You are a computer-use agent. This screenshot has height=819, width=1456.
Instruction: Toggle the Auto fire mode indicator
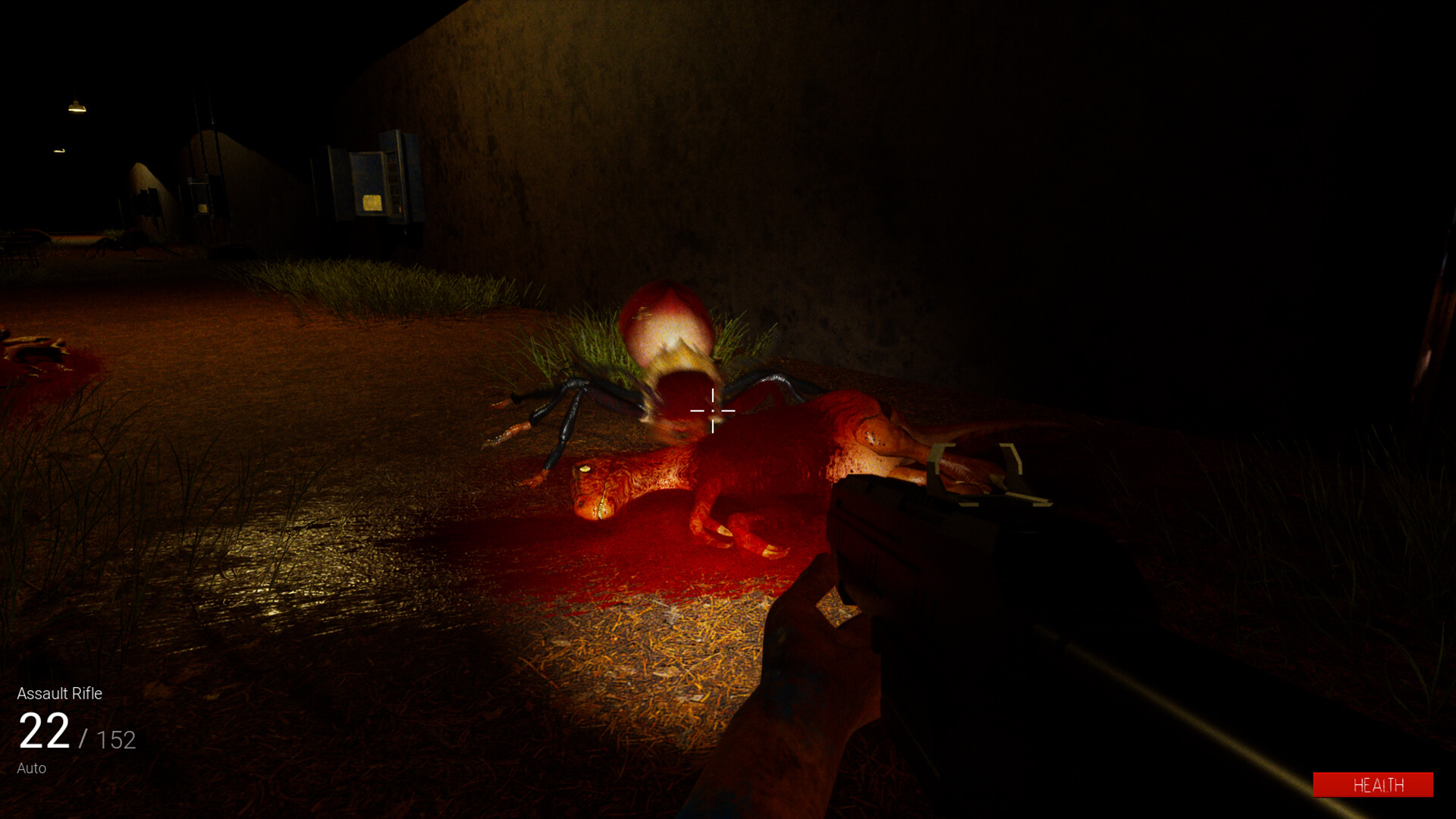(32, 767)
